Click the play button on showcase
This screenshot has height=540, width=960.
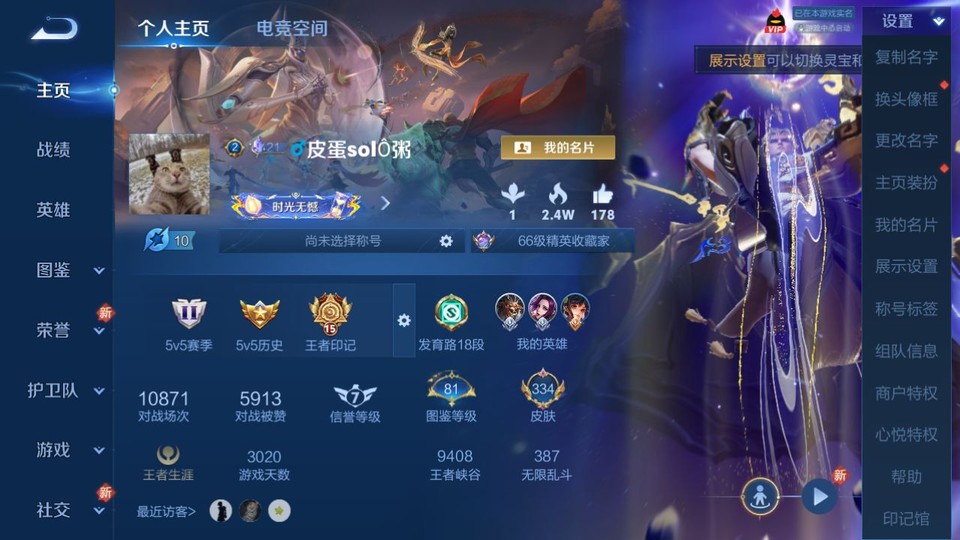click(x=819, y=495)
